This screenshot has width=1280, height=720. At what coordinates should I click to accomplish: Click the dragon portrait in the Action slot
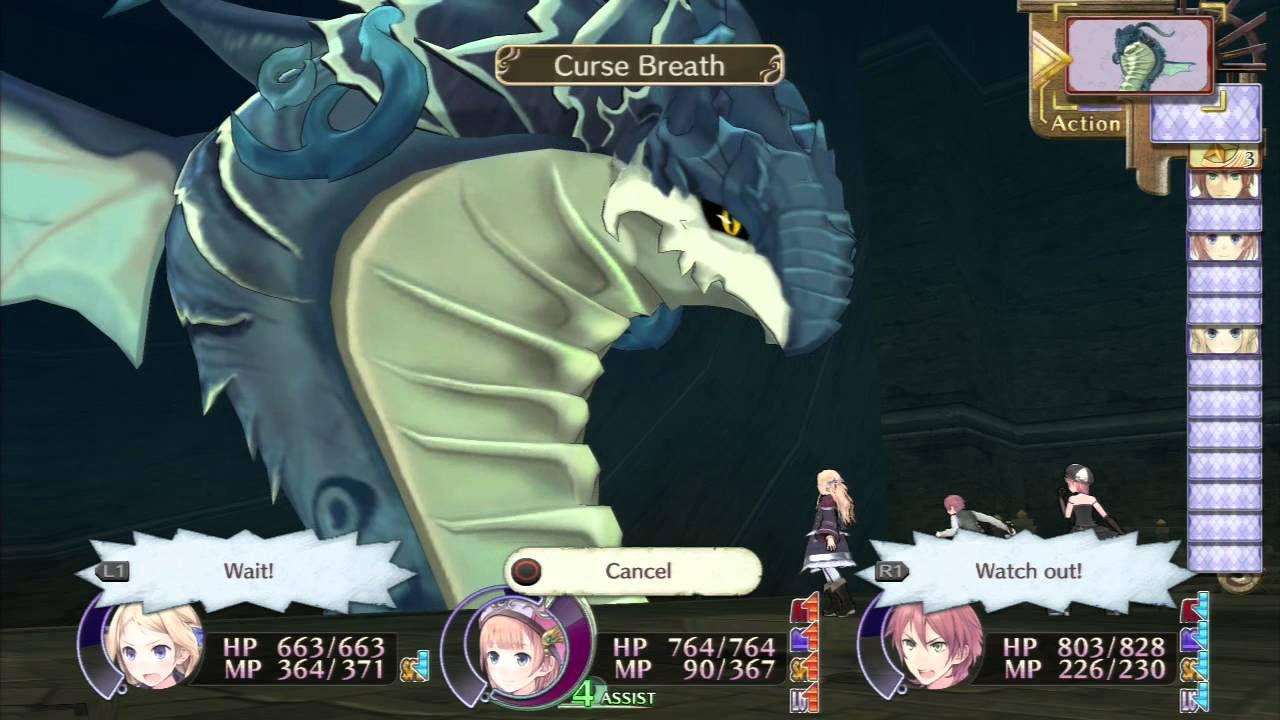point(1138,56)
